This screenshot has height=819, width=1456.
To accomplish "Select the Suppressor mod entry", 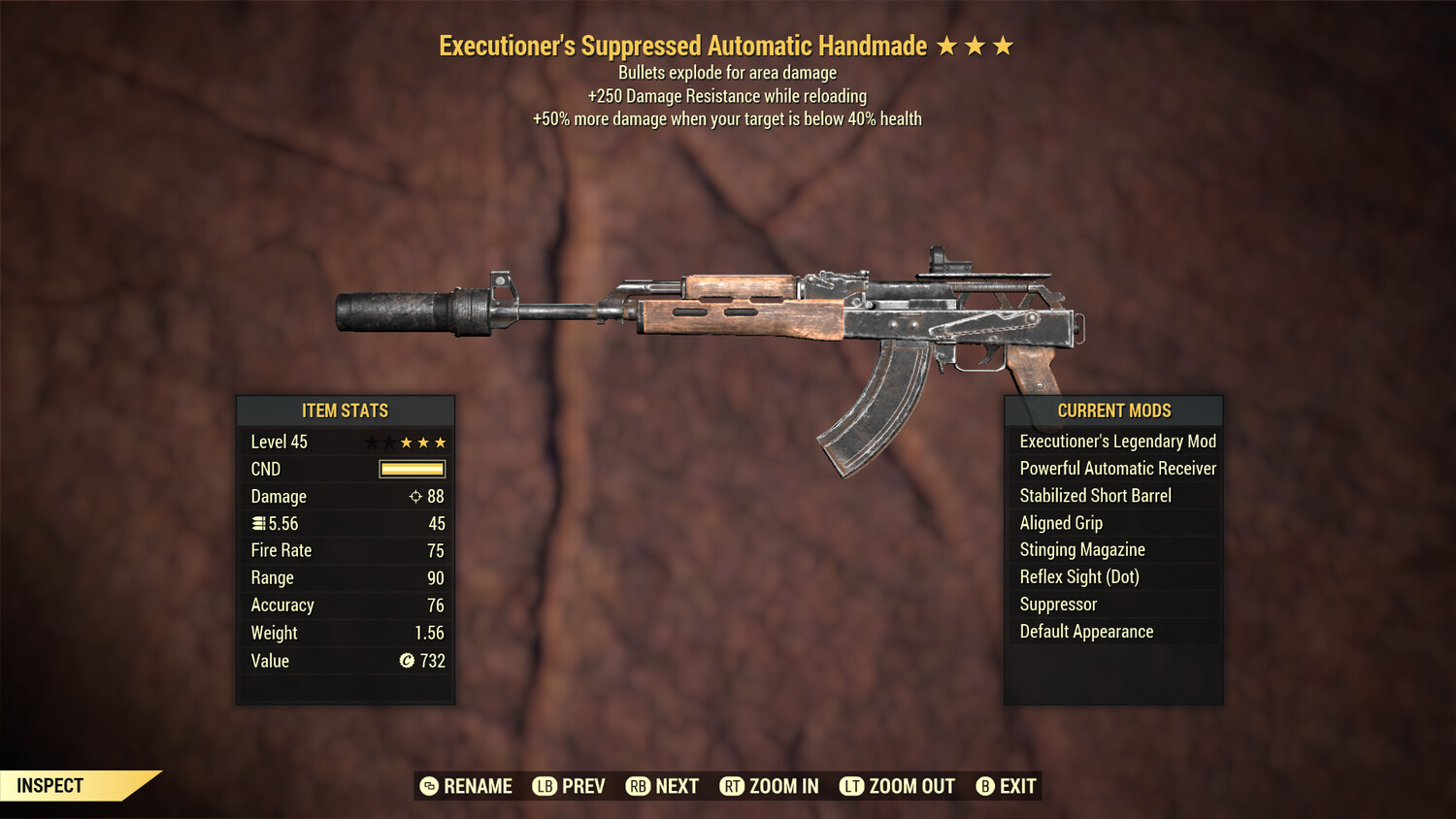I will click(x=1057, y=604).
